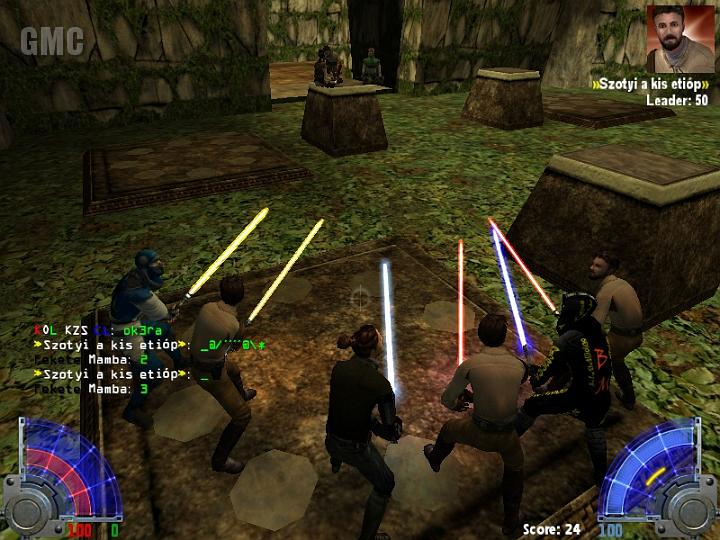720x540 pixels.
Task: Click the leader's portrait thumbnail
Action: pyautogui.click(x=680, y=39)
